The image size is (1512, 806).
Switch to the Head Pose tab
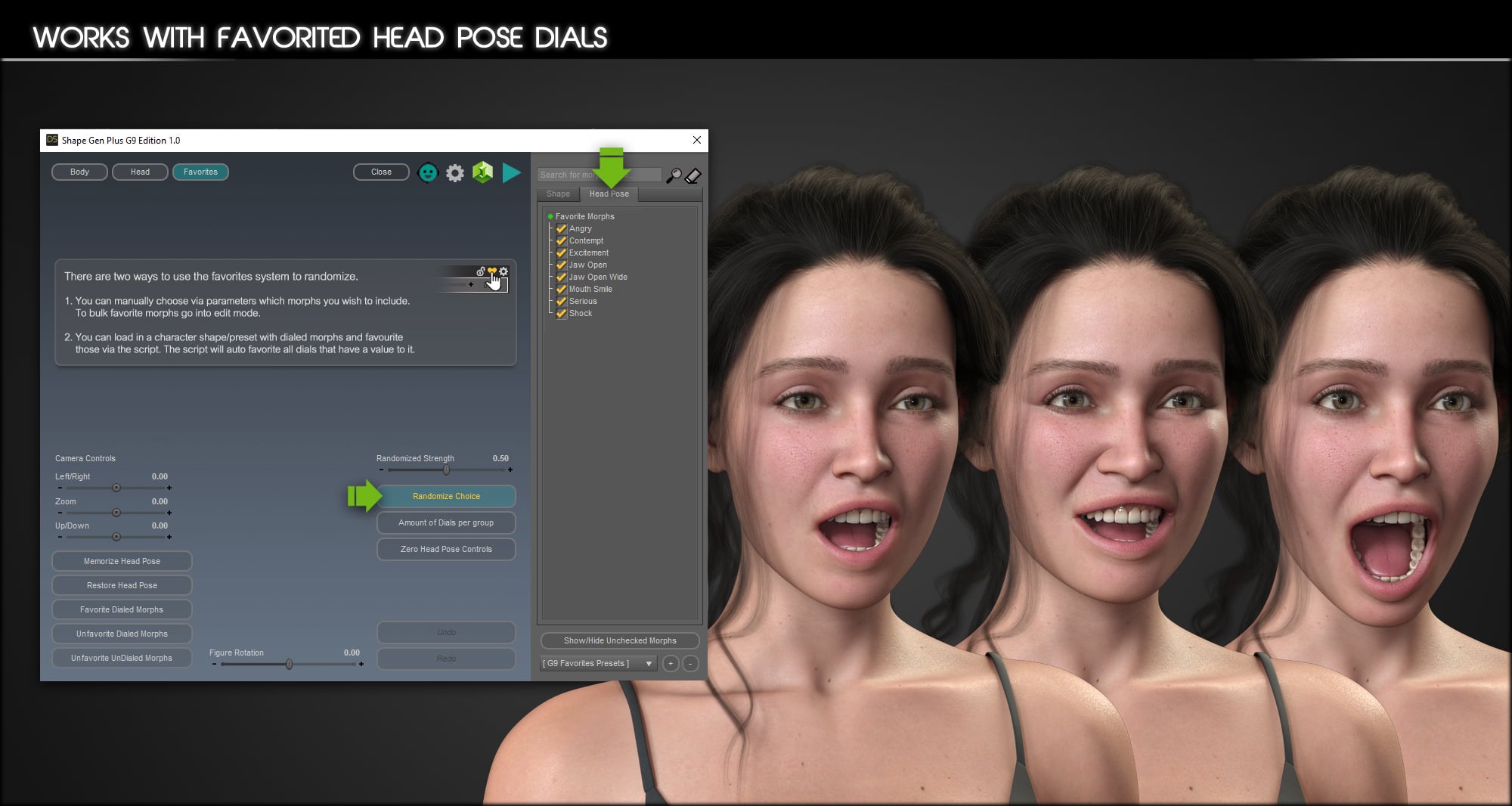click(x=609, y=194)
